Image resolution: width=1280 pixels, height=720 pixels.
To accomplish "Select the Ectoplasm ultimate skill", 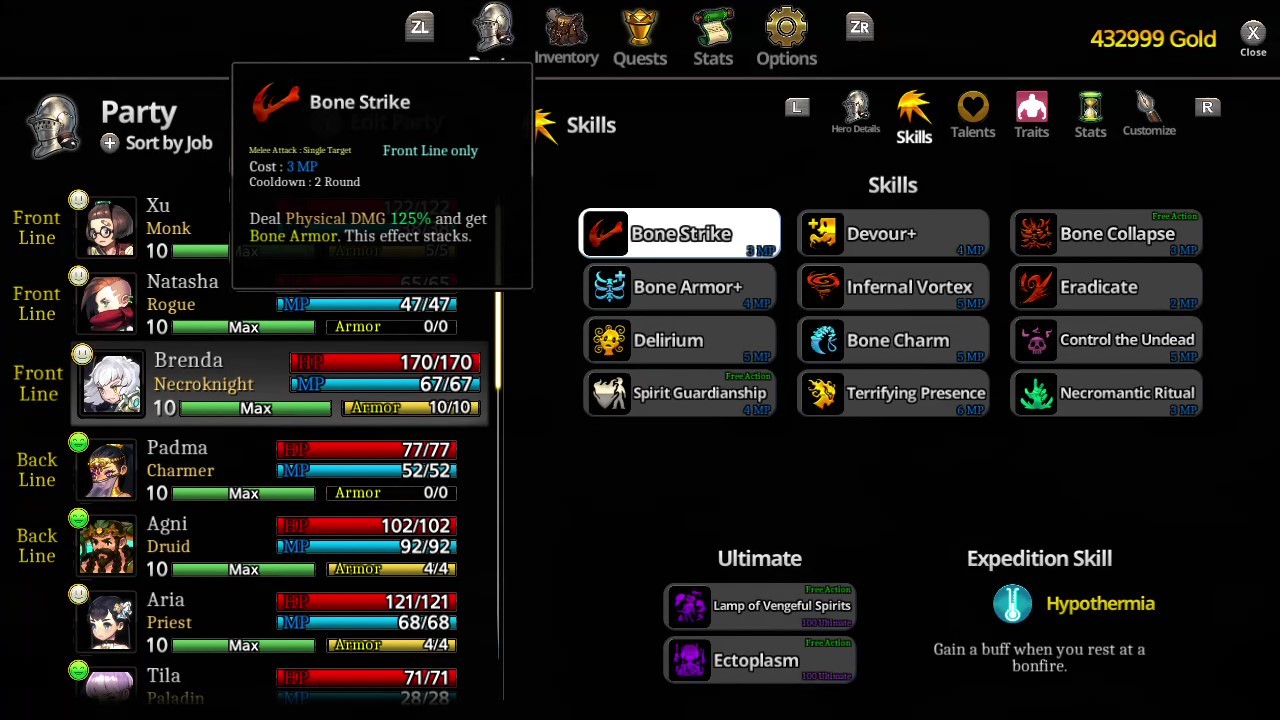I will [x=760, y=660].
